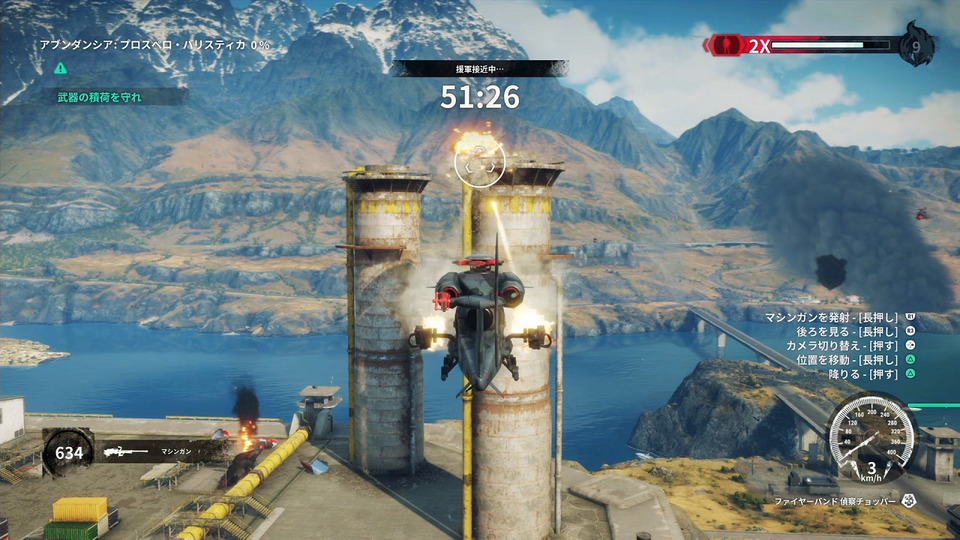Image resolution: width=960 pixels, height=540 pixels.
Task: Select the dark shield objective marker
Action: 831,270
